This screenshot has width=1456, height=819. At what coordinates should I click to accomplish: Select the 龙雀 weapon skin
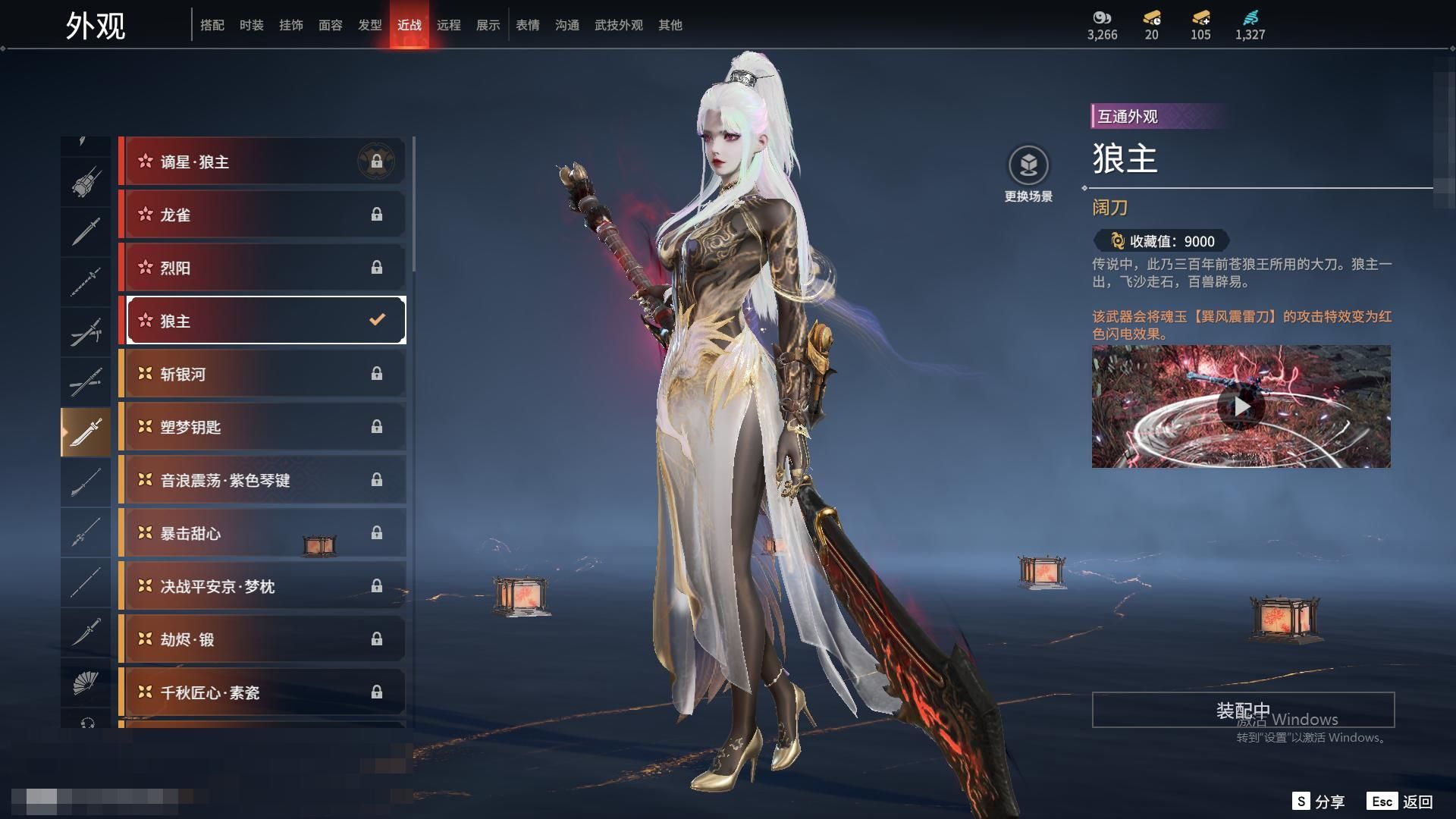pos(262,215)
